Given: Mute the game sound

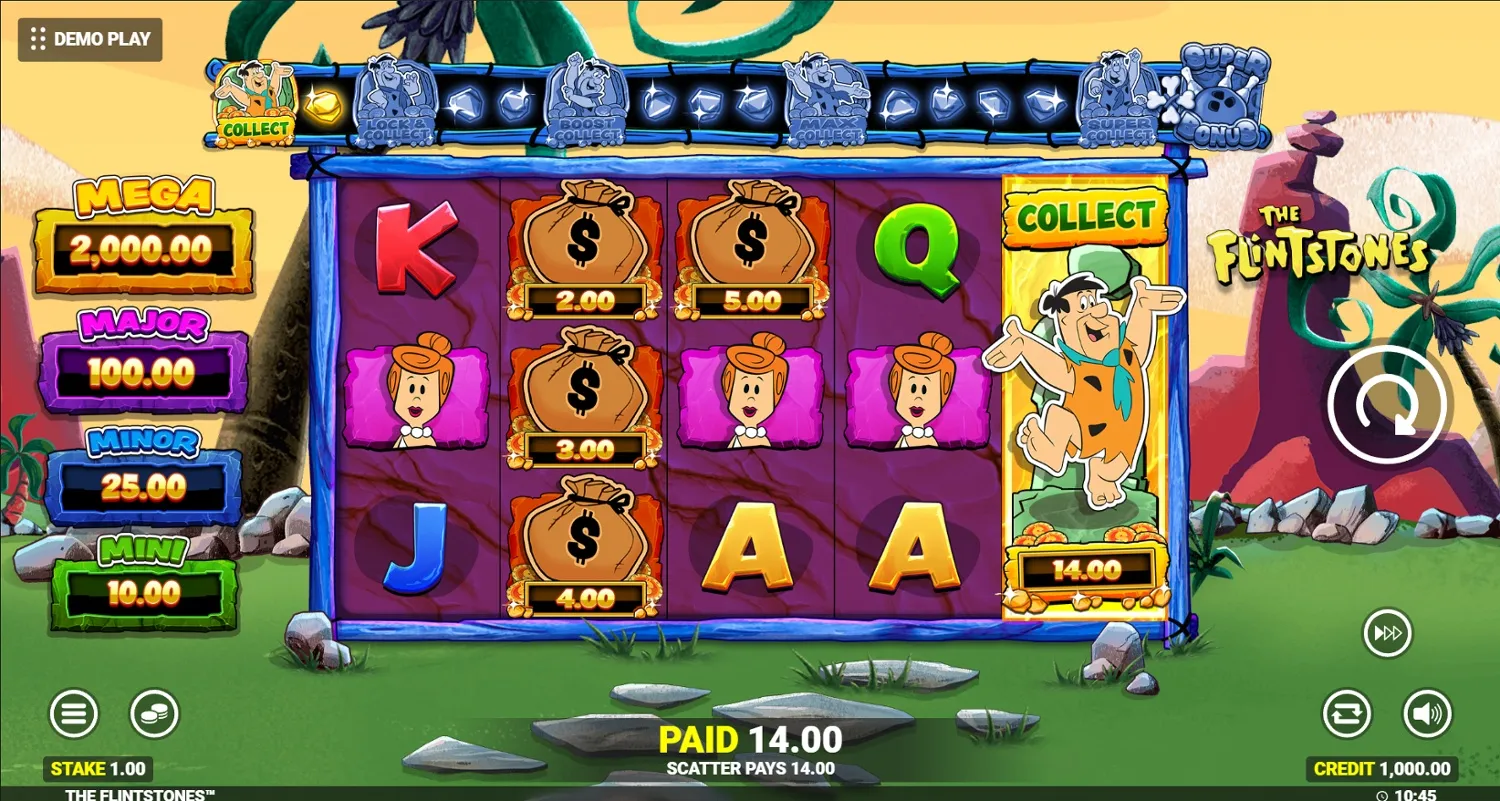Looking at the screenshot, I should [1427, 713].
